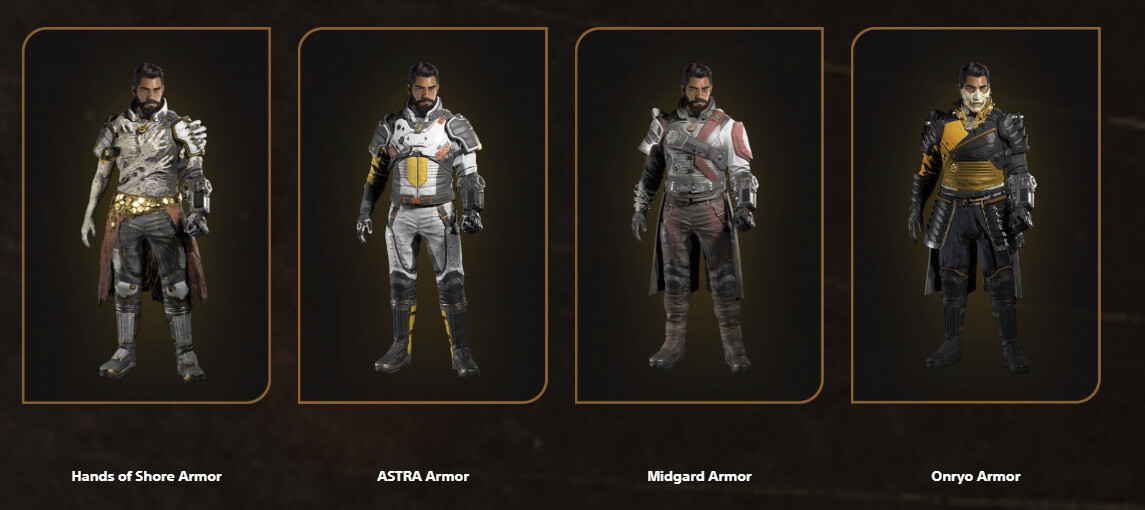The height and width of the screenshot is (510, 1145).
Task: Open the Onryo Armor card
Action: click(975, 215)
